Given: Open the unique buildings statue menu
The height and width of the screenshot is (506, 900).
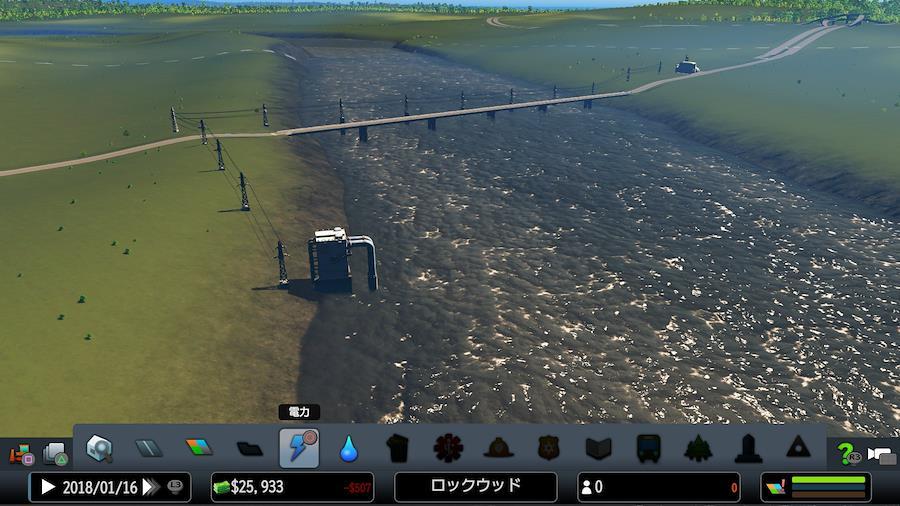Looking at the screenshot, I should (x=748, y=448).
